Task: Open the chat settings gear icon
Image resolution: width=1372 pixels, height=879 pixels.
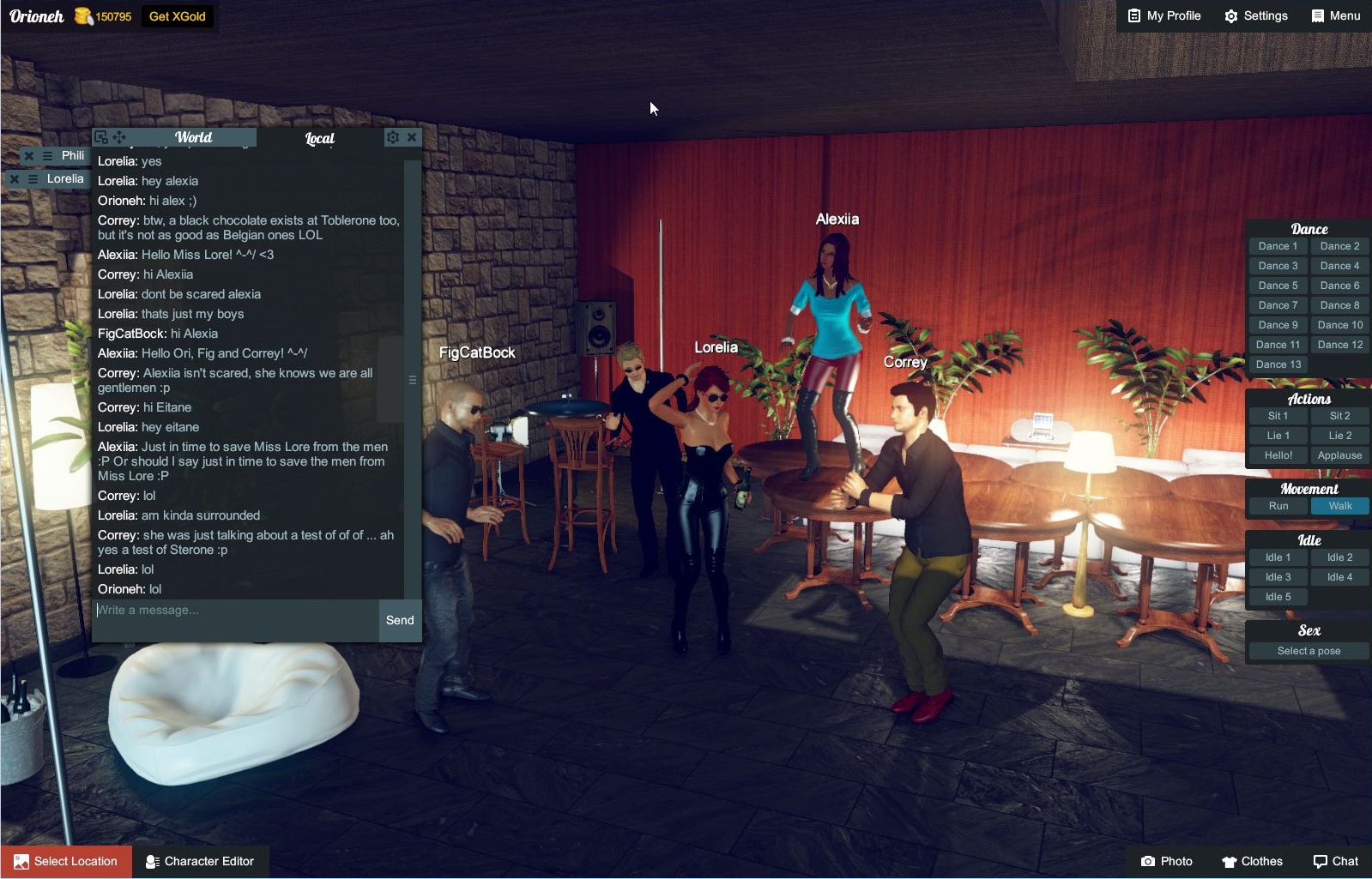Action: pos(394,137)
